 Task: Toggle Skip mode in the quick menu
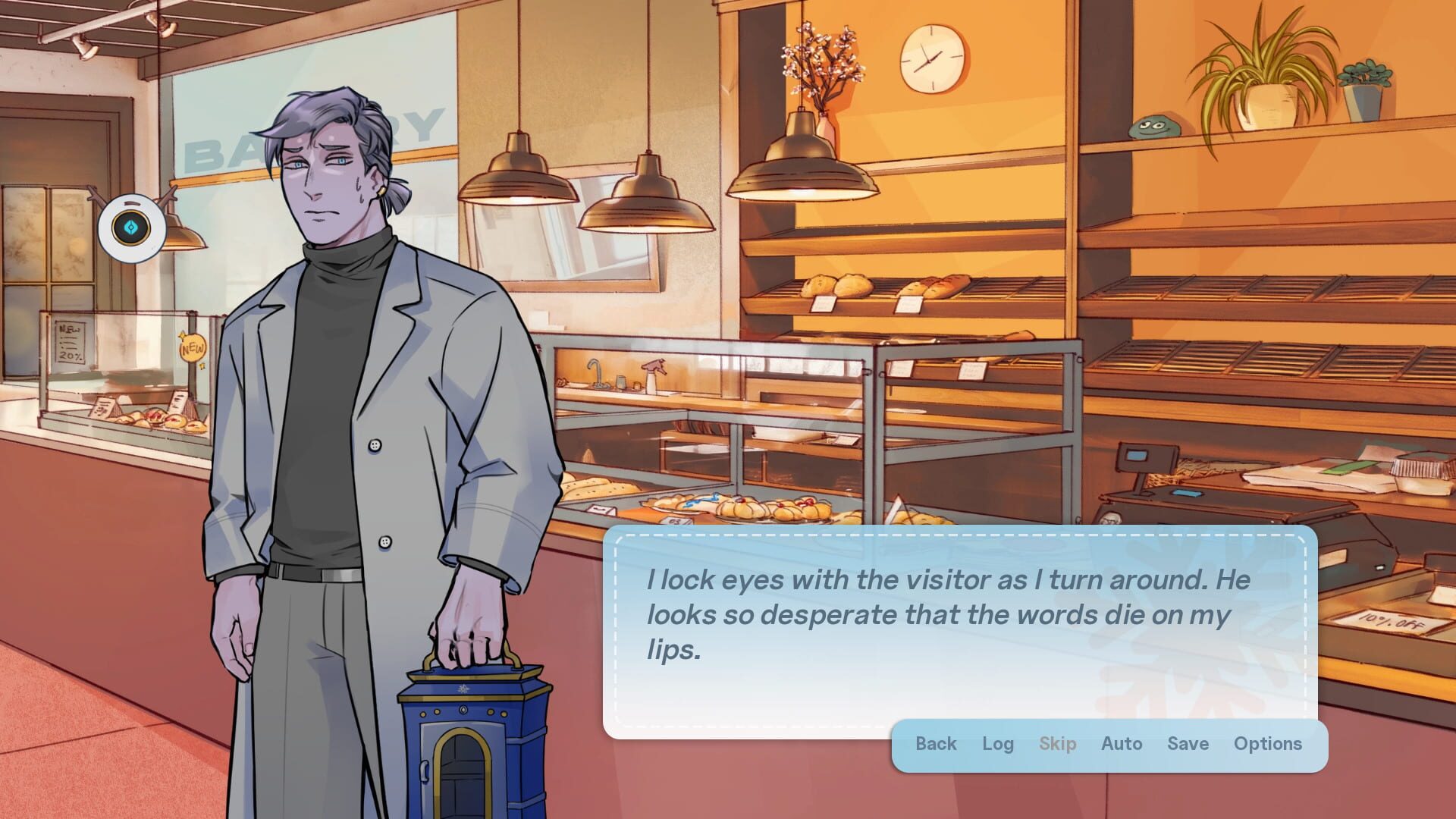coord(1058,744)
